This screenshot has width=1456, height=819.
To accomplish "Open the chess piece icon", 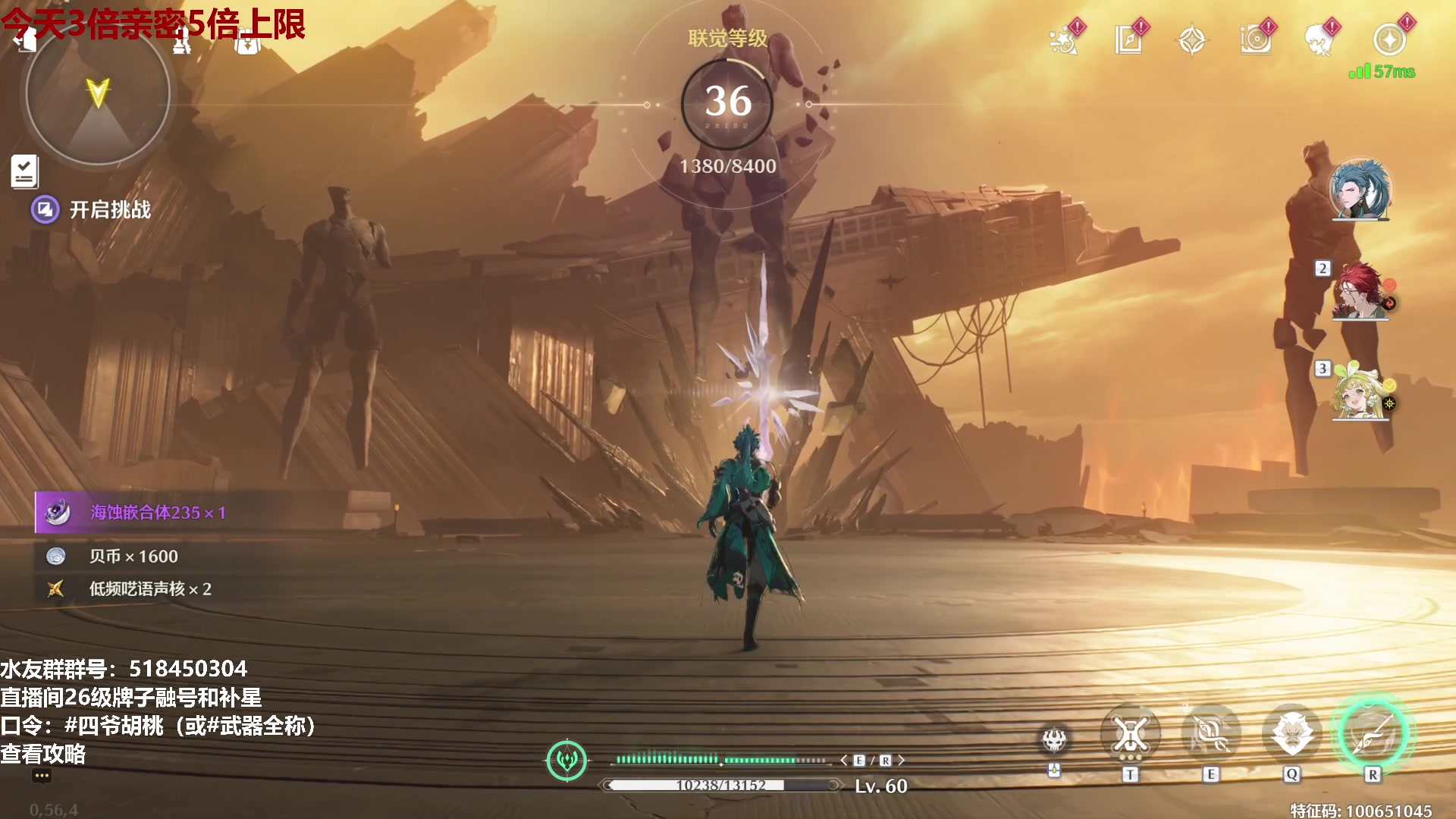I will (181, 42).
